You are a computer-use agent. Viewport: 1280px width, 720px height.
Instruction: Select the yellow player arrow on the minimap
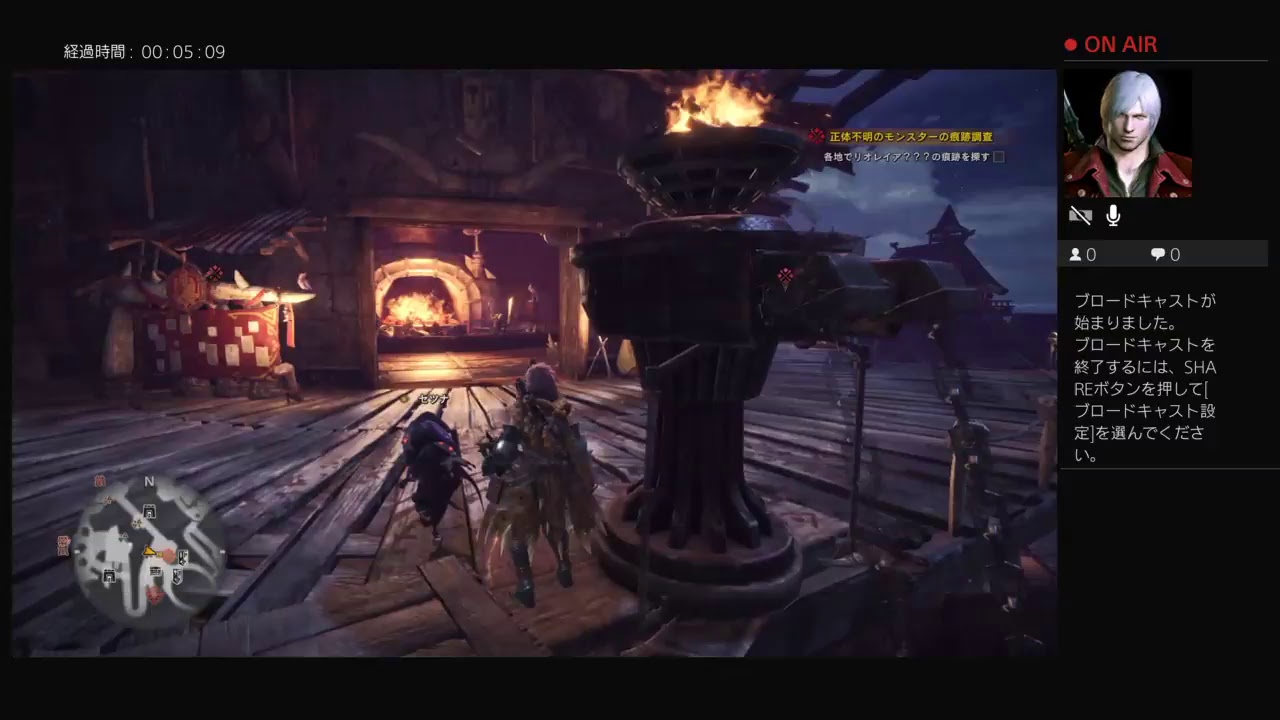pyautogui.click(x=150, y=552)
